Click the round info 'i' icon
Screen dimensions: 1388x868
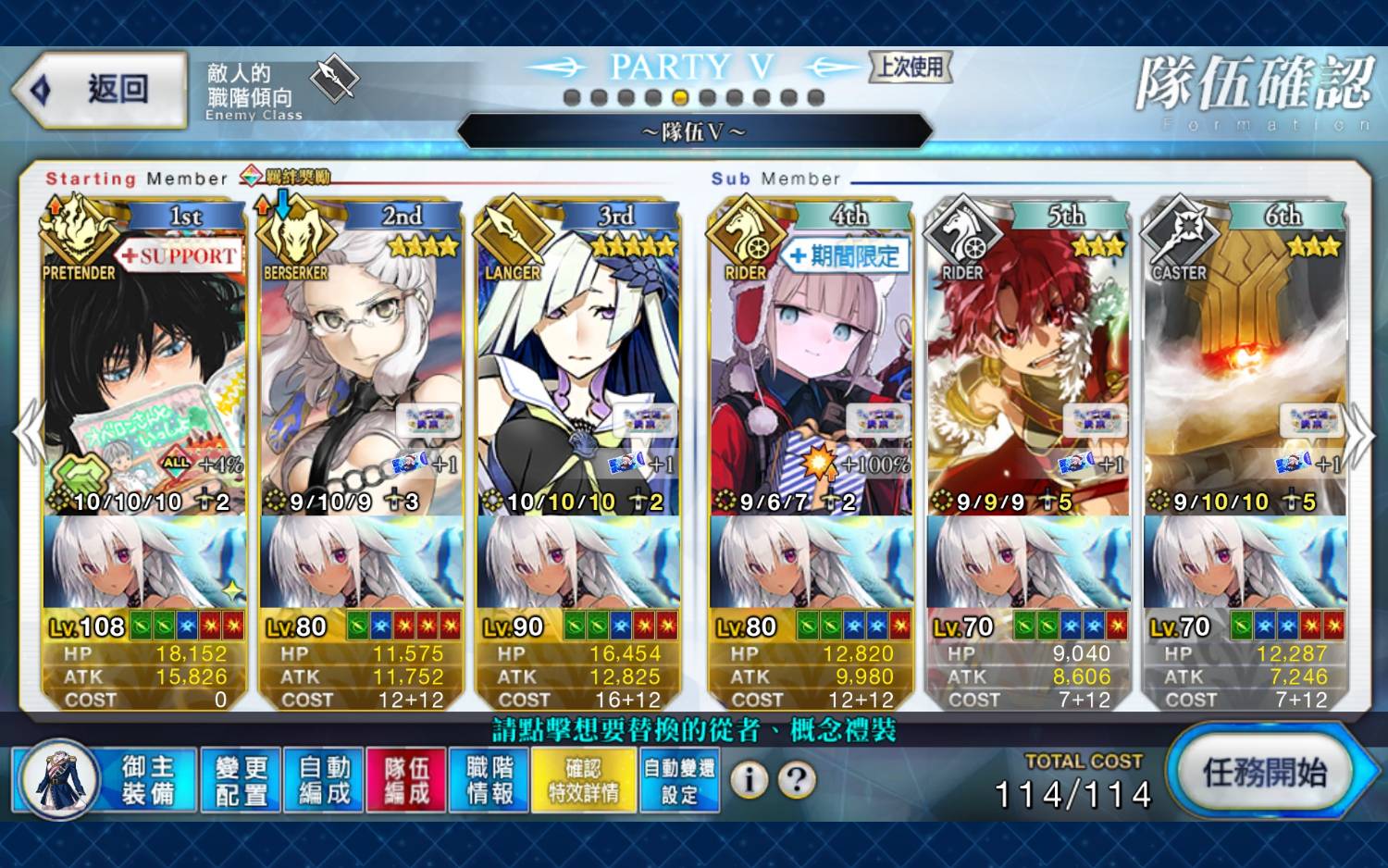(750, 780)
